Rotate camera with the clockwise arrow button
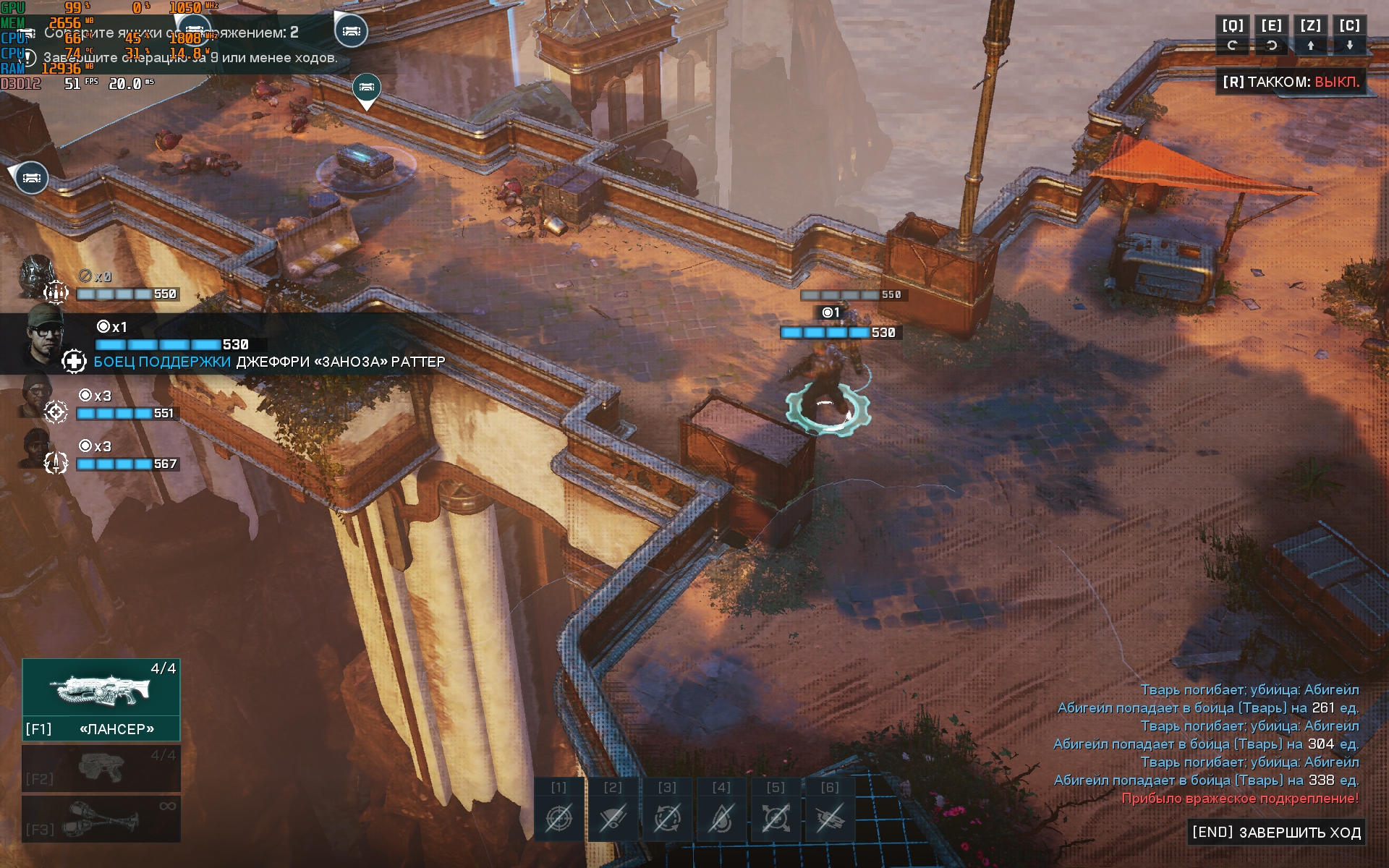1389x868 pixels. (1233, 46)
